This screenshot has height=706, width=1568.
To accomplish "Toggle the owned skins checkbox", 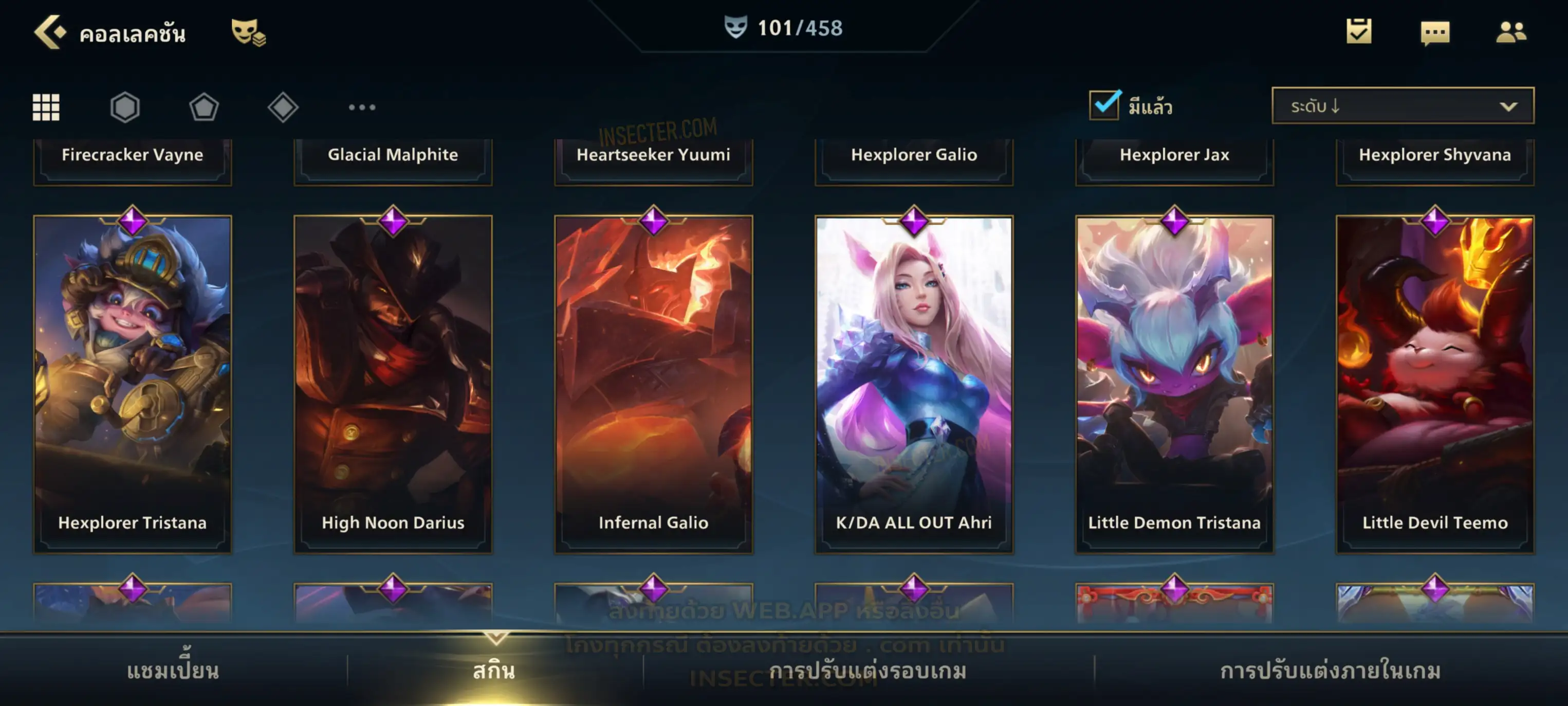I will coord(1104,105).
